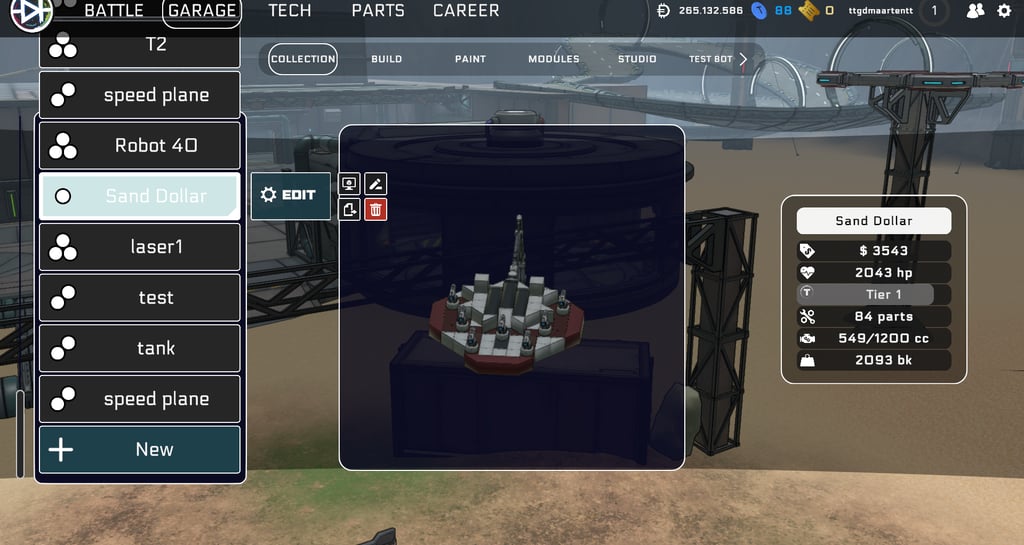Image resolution: width=1024 pixels, height=545 pixels.
Task: Open the settings gear icon
Action: coord(1004,11)
